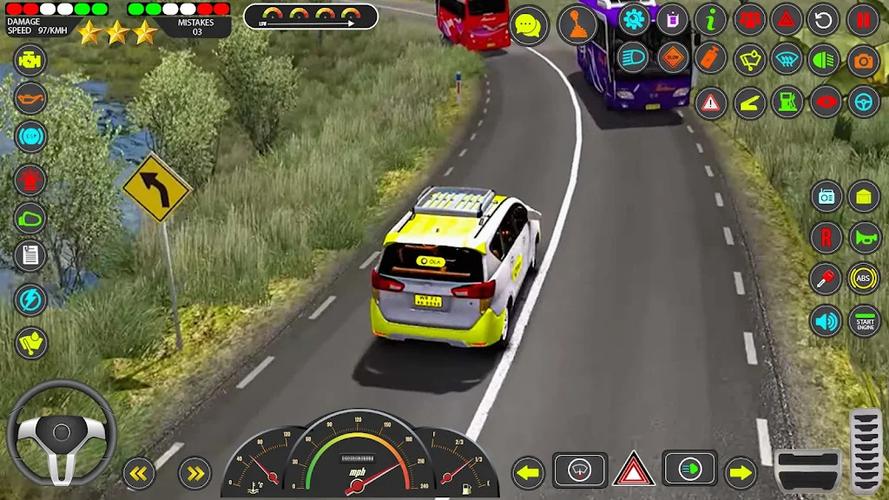889x500 pixels.
Task: Toggle the cyan headlight icon
Action: click(633, 58)
